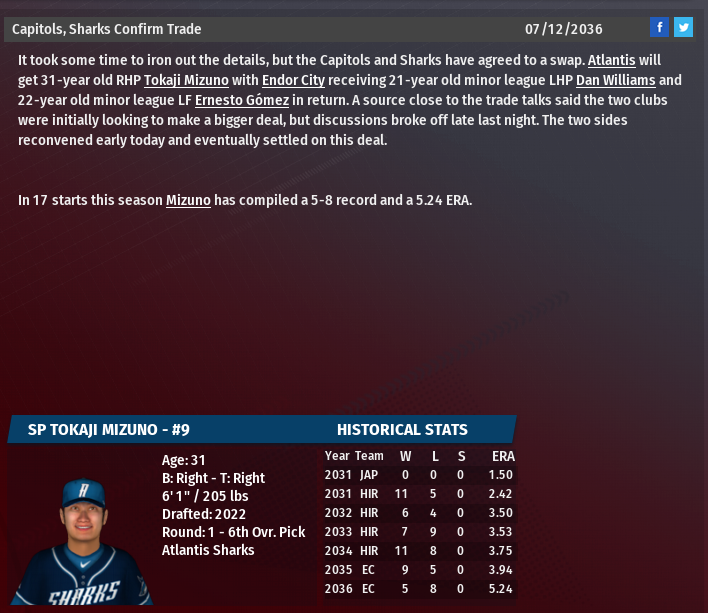This screenshot has height=613, width=708.
Task: View Dan Williams' player profile
Action: tap(615, 80)
